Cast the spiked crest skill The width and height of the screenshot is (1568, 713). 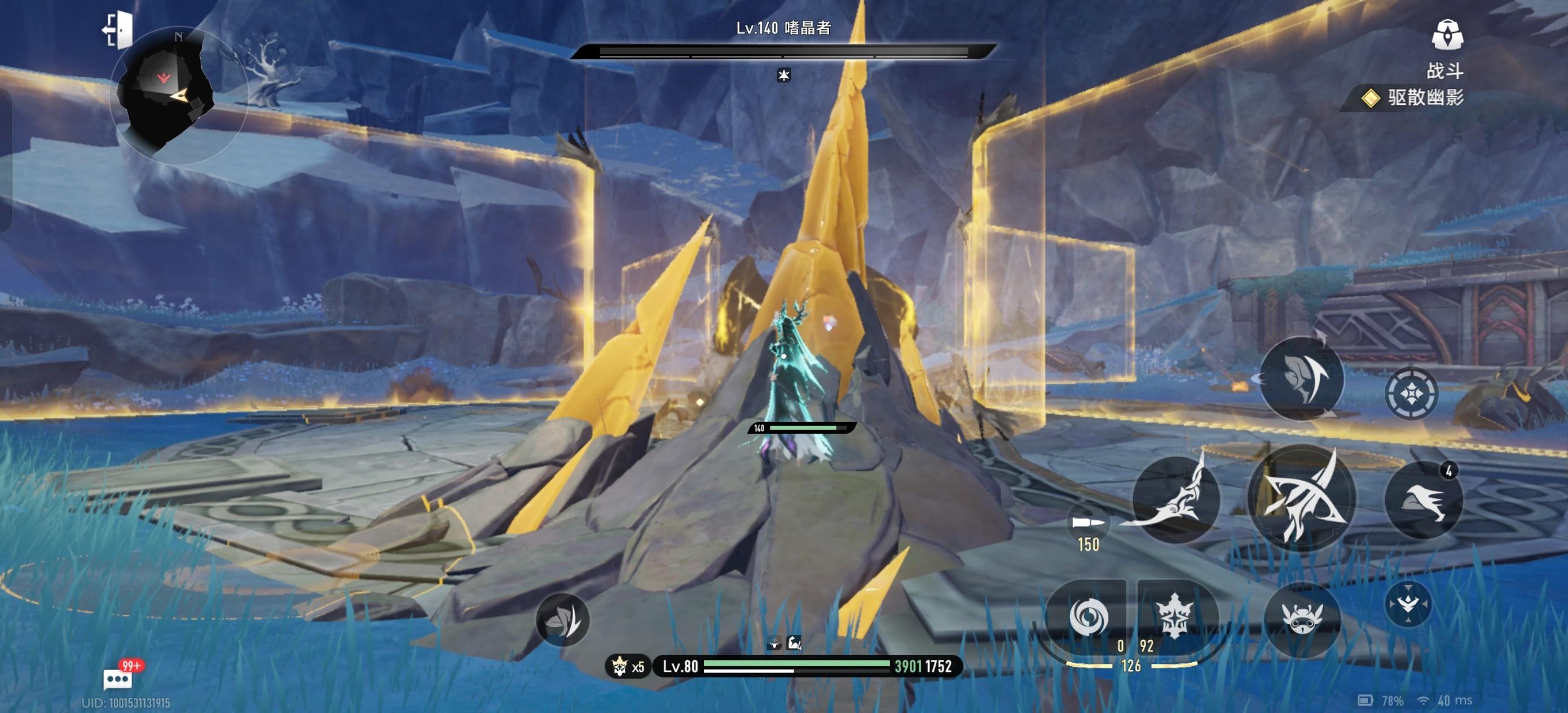pyautogui.click(x=1175, y=616)
